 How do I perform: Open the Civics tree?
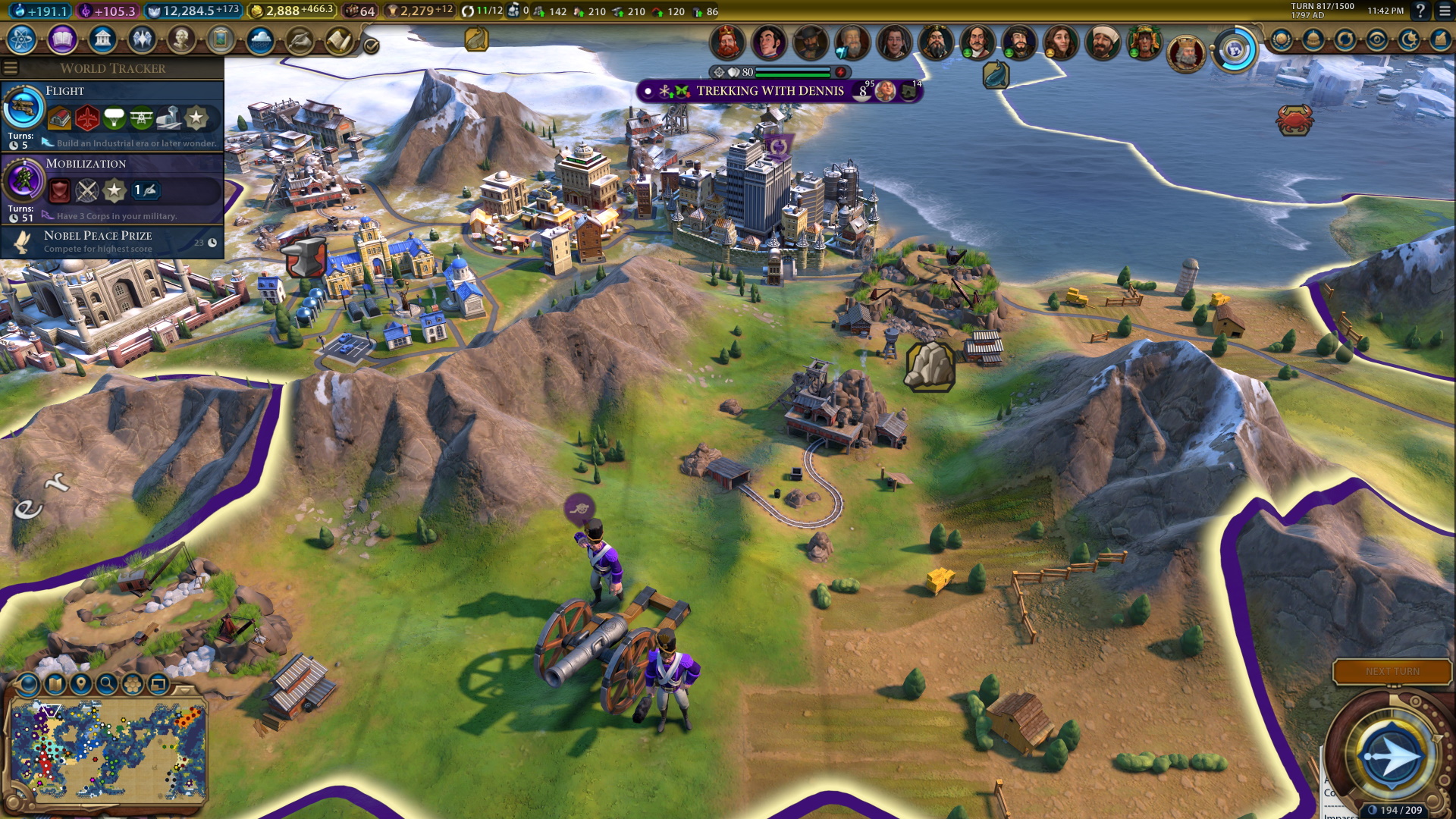pyautogui.click(x=61, y=39)
